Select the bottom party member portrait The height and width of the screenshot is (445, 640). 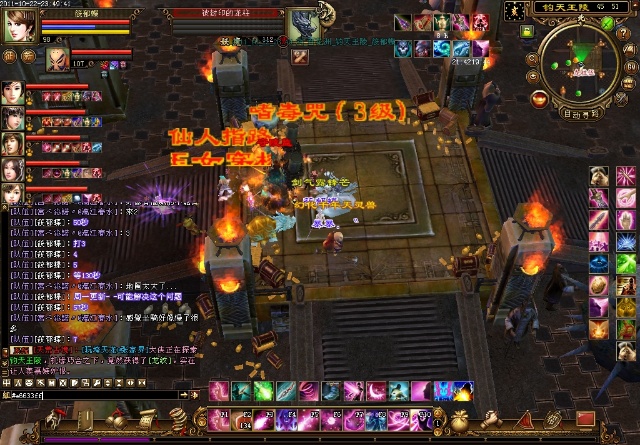pyautogui.click(x=12, y=194)
